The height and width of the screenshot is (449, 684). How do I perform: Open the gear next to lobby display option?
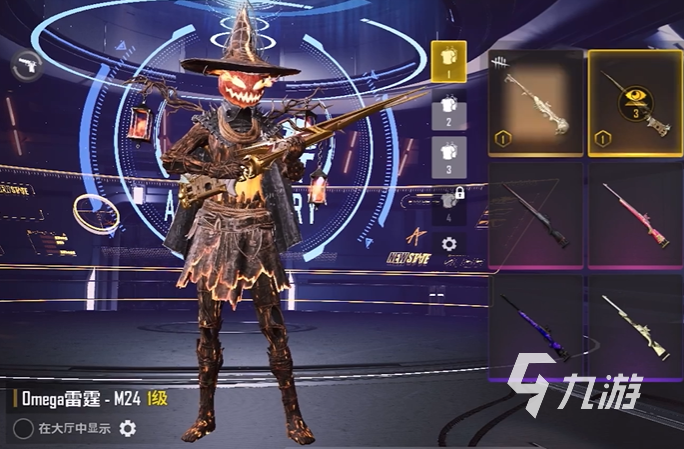(x=127, y=429)
